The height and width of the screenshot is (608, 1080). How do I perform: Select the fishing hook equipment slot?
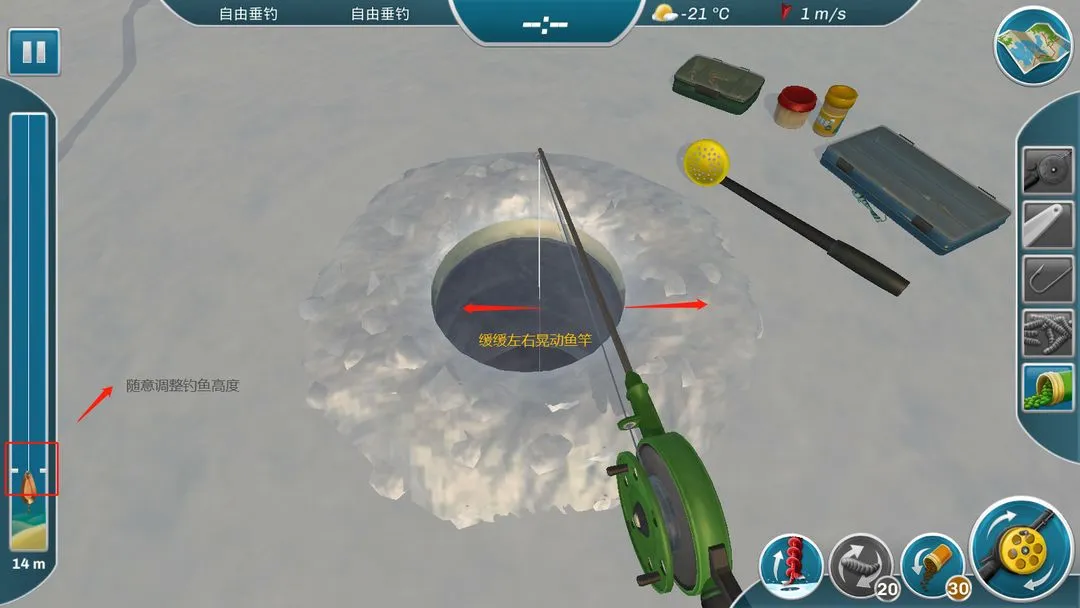[1047, 279]
